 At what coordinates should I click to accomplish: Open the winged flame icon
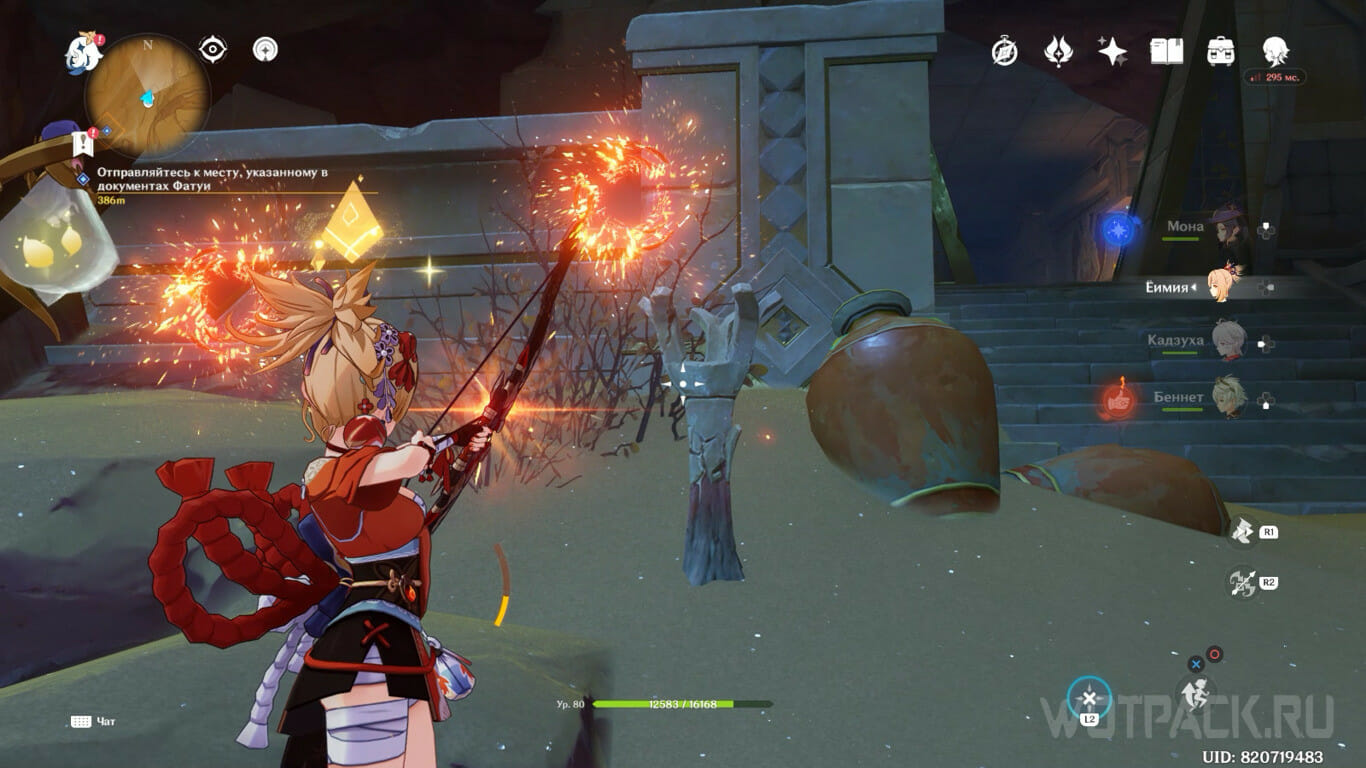1058,52
